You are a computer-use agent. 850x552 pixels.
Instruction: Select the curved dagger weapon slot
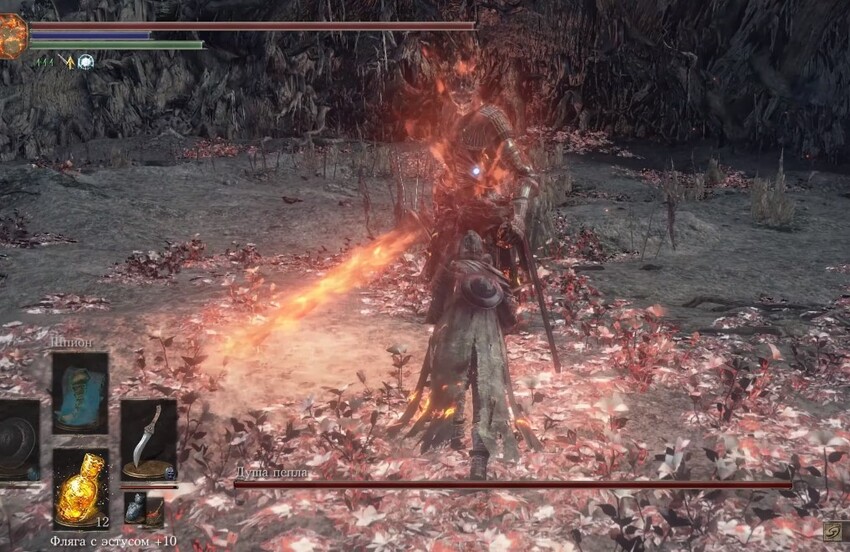pyautogui.click(x=148, y=438)
